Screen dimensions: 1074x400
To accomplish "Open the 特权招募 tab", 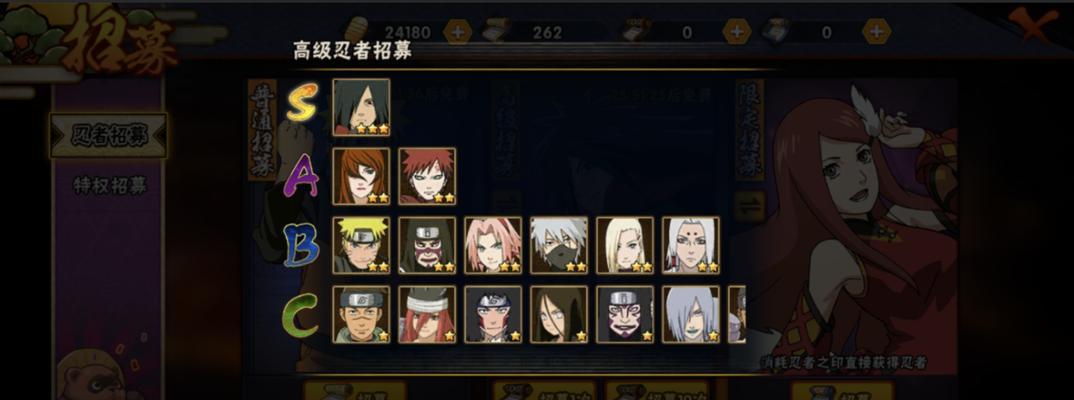I will [109, 186].
